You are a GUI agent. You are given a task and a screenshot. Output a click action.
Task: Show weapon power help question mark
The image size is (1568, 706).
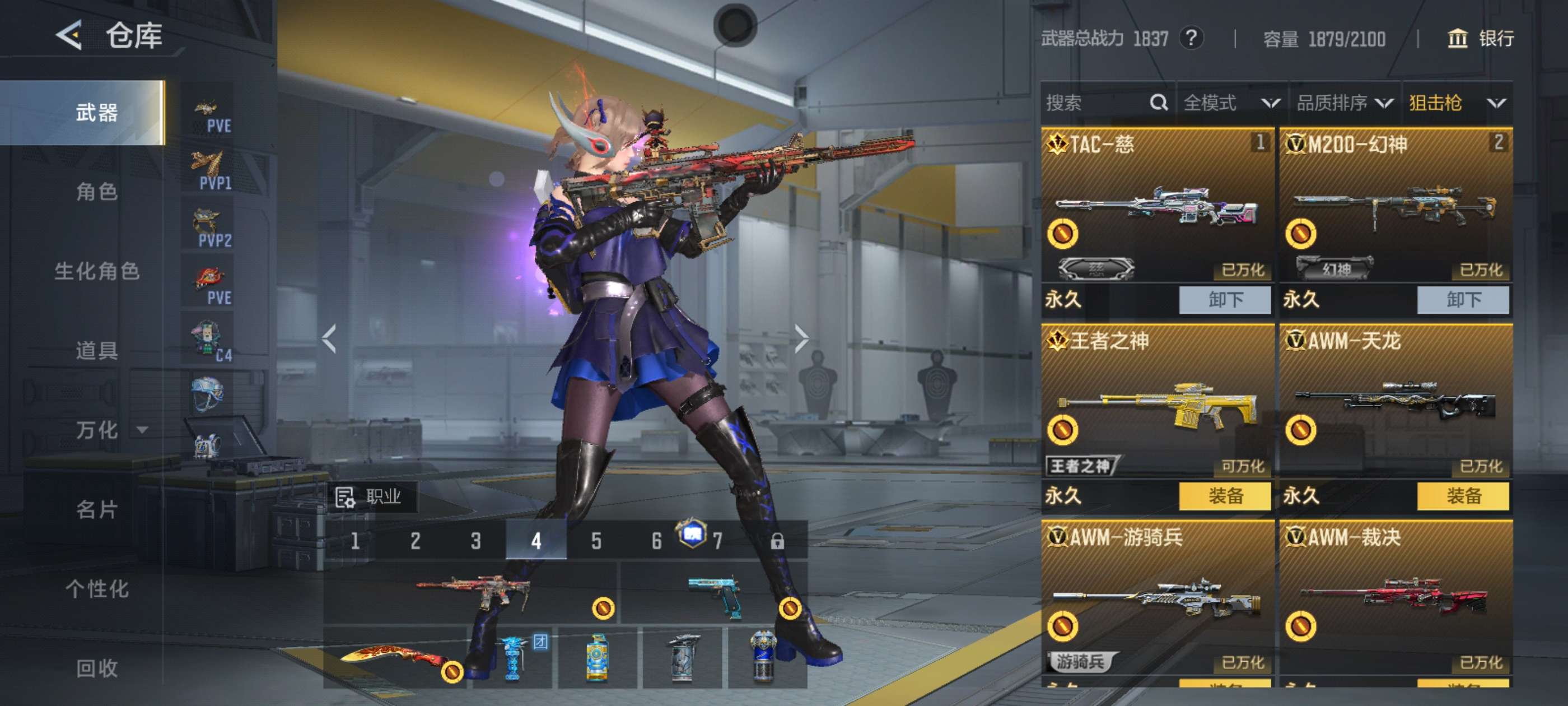point(1191,39)
